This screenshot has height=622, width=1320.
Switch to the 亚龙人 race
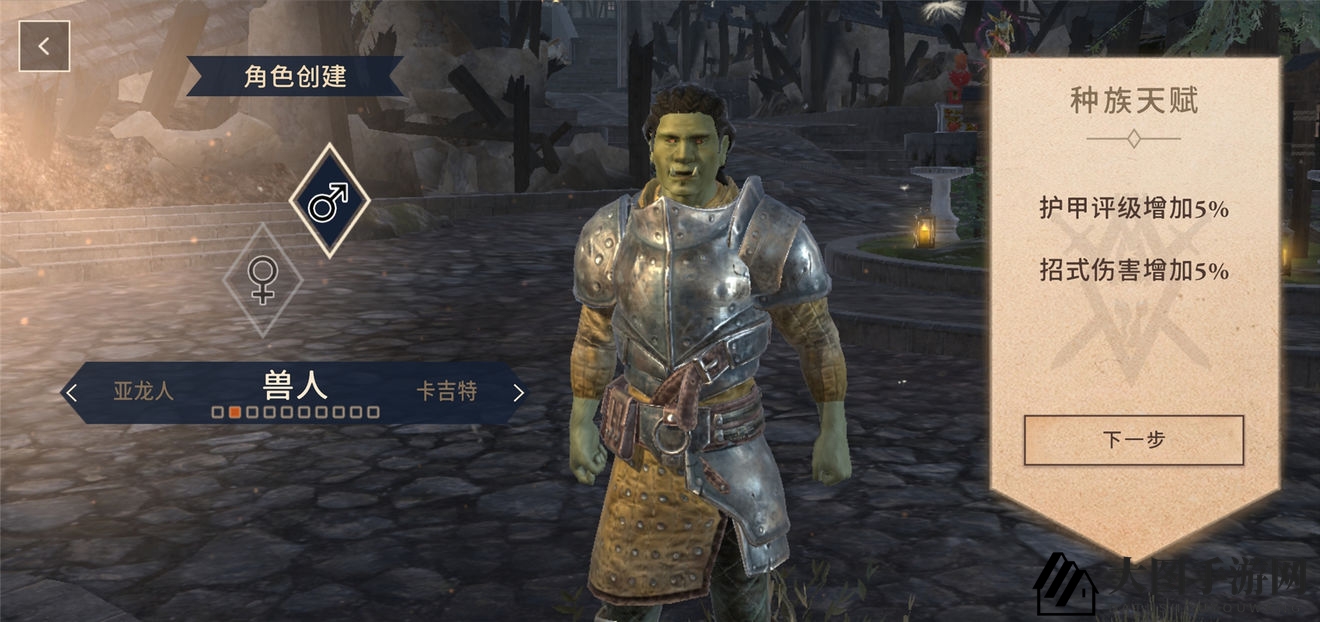pos(143,391)
